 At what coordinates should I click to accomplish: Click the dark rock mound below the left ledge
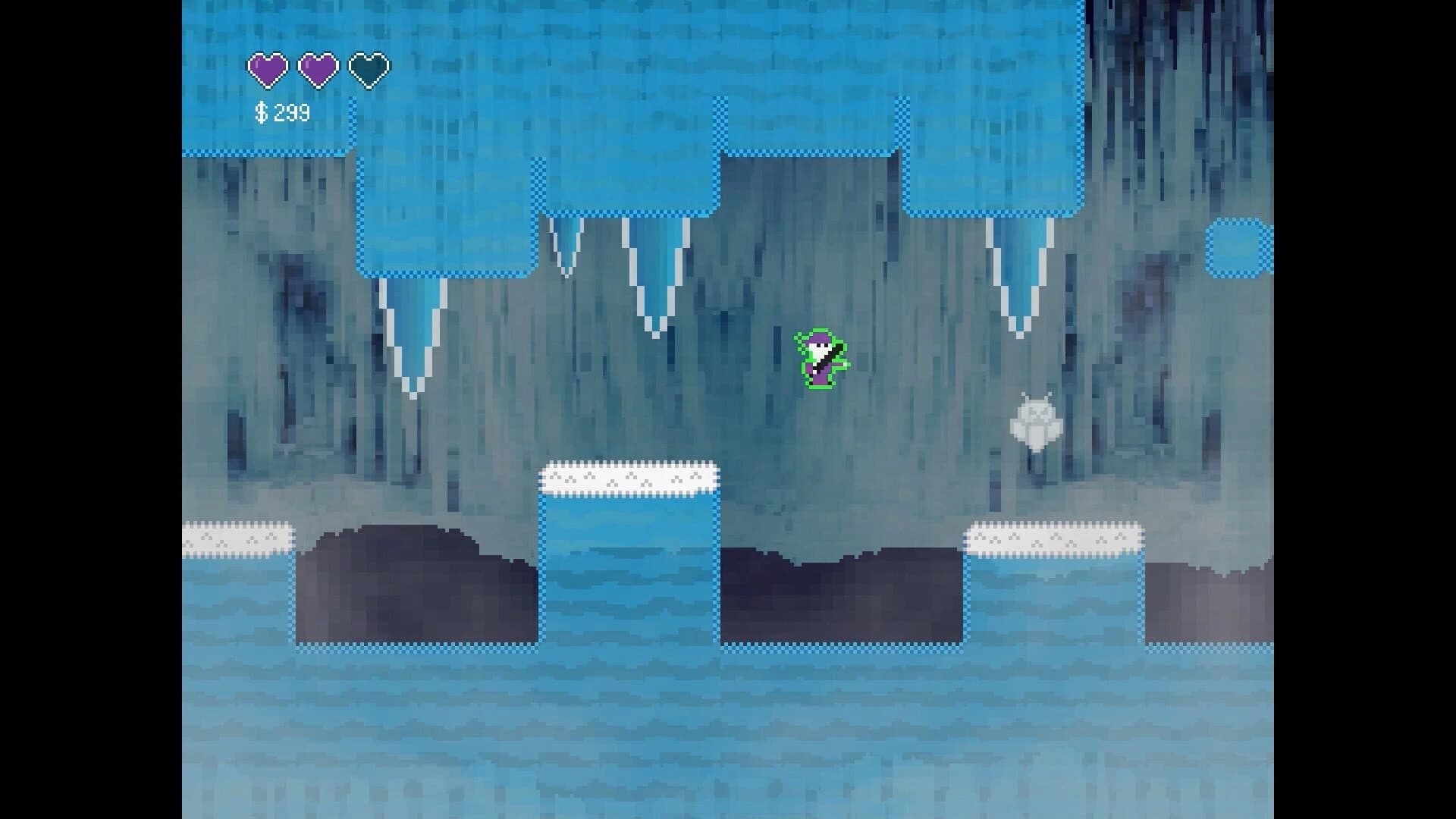pos(417,584)
